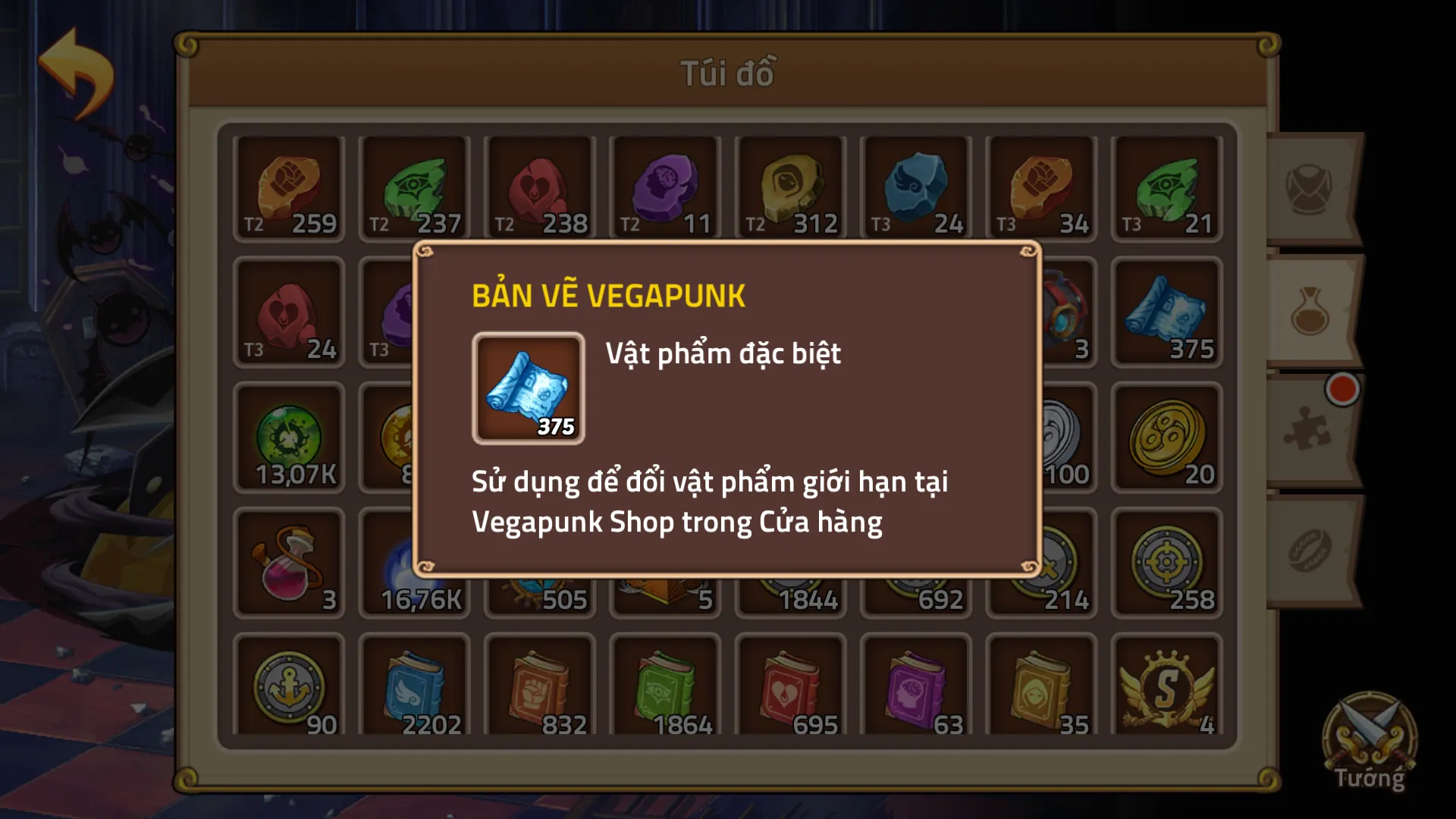Open the blue winged skill book showing 2202

click(x=414, y=686)
